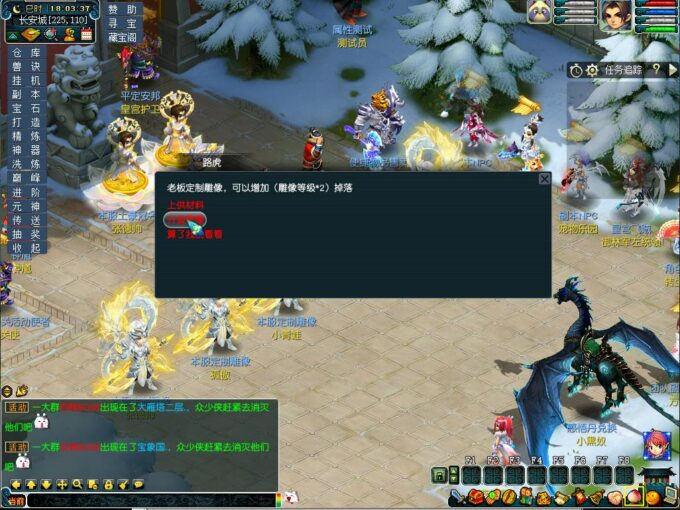Open the 仓库 warehouse menu
This screenshot has width=680, height=510.
point(26,52)
